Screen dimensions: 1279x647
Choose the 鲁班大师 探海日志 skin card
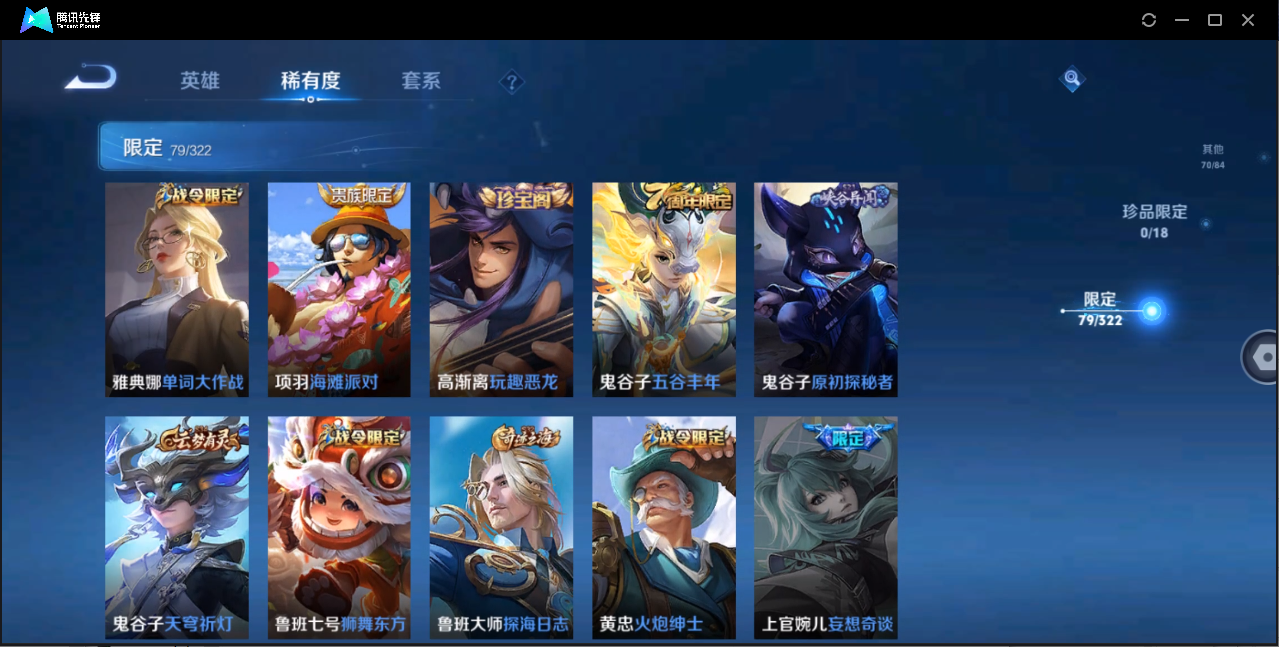[x=501, y=527]
